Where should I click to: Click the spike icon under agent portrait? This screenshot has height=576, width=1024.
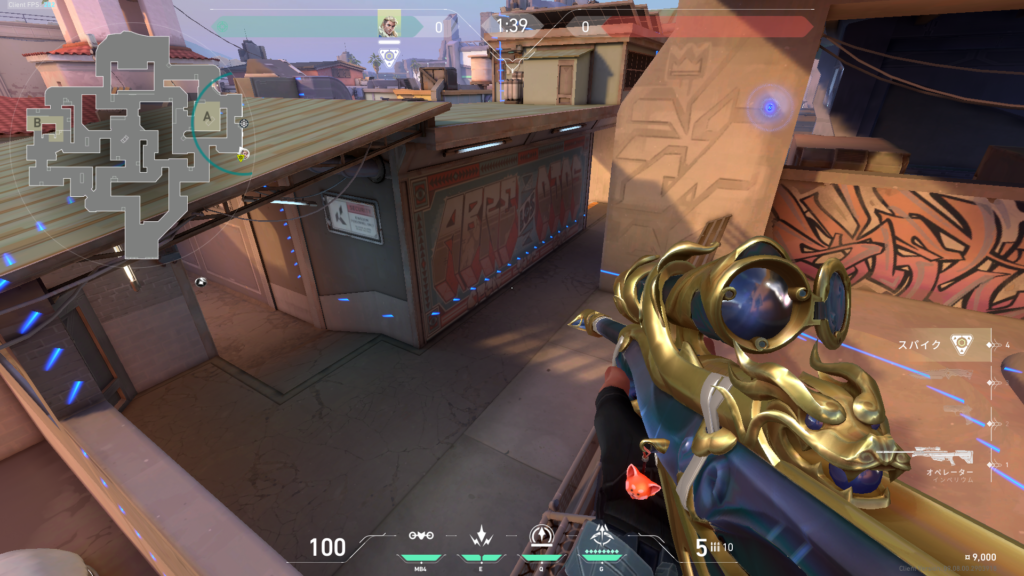(389, 57)
